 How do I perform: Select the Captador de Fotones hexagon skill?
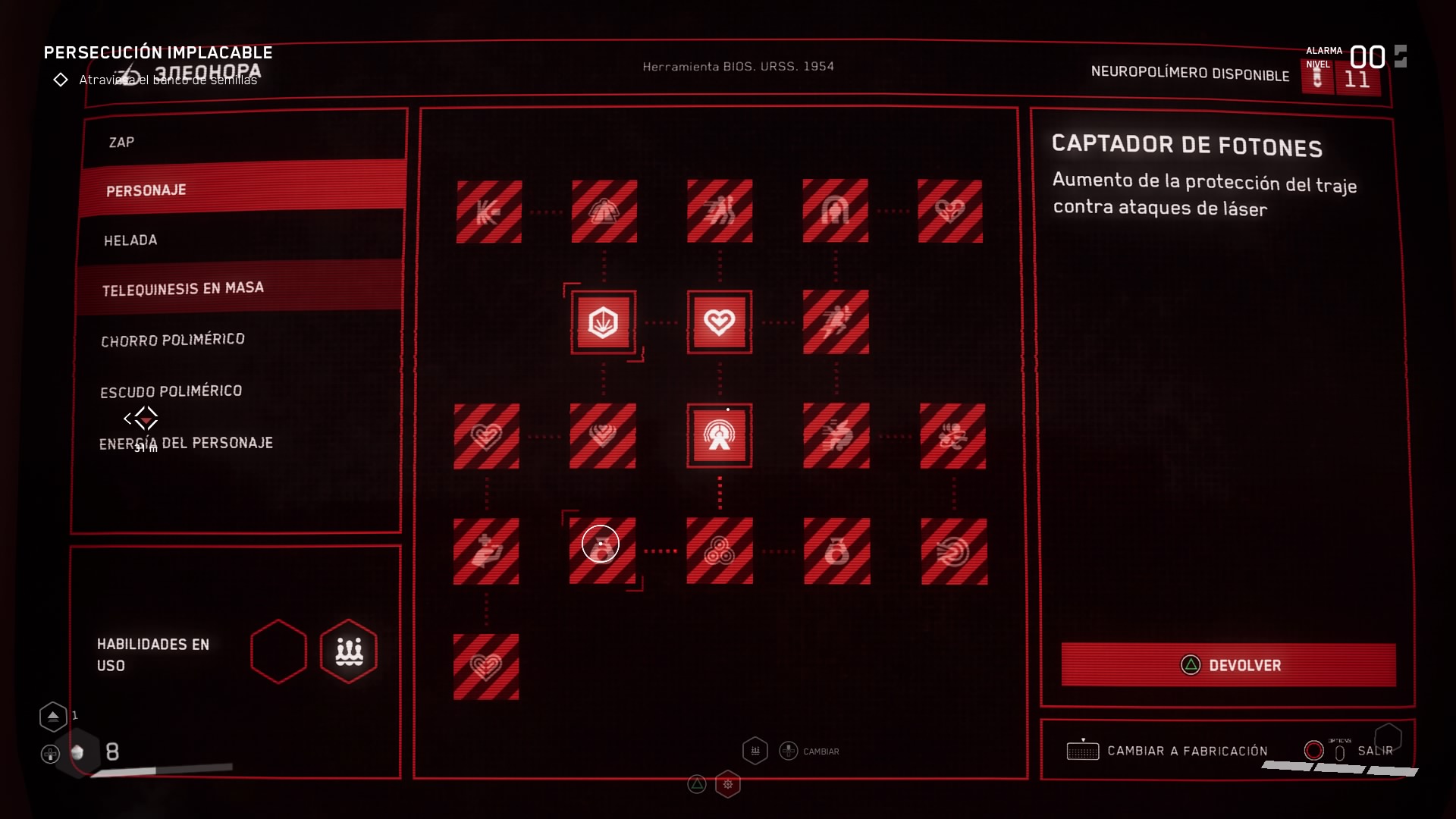[604, 322]
